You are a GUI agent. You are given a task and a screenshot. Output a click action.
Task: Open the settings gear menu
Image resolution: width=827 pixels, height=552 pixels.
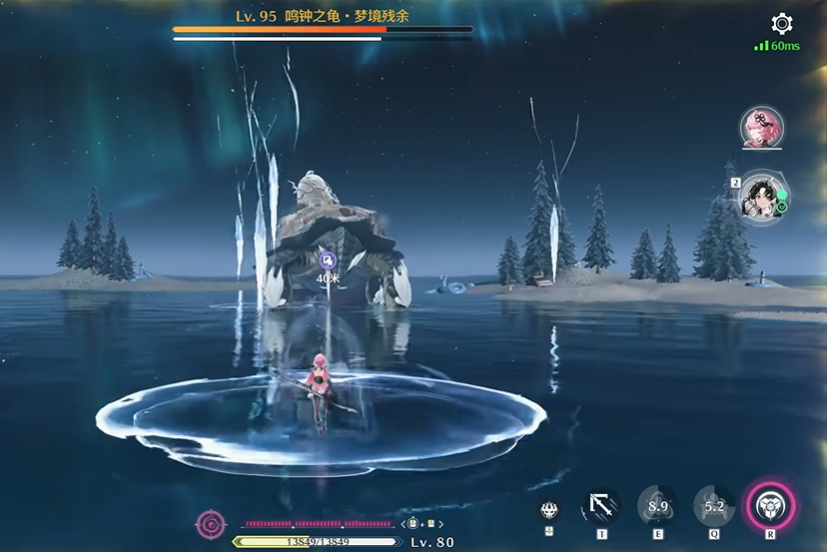pyautogui.click(x=782, y=24)
